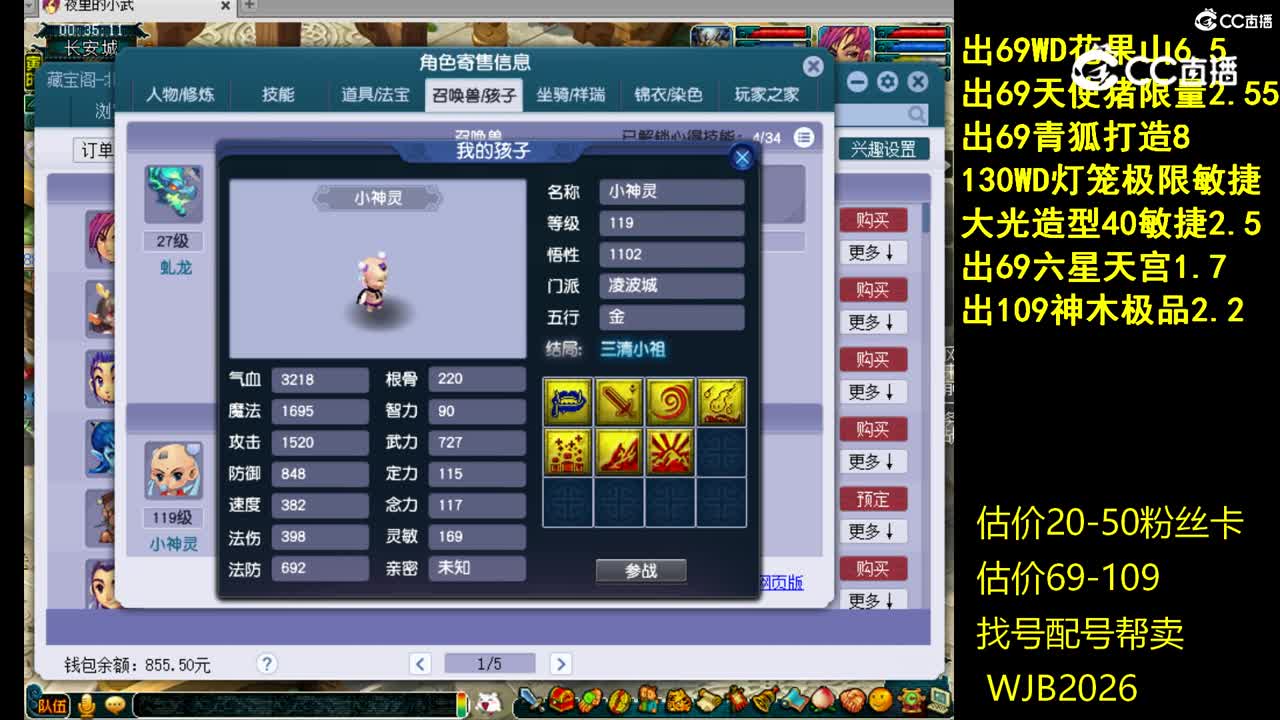Open the settings gear on the panel header
The image size is (1280, 720).
click(888, 82)
